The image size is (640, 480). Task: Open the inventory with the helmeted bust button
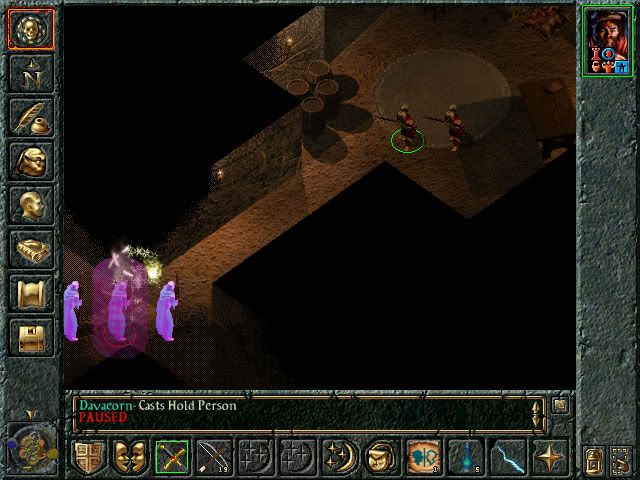point(31,162)
